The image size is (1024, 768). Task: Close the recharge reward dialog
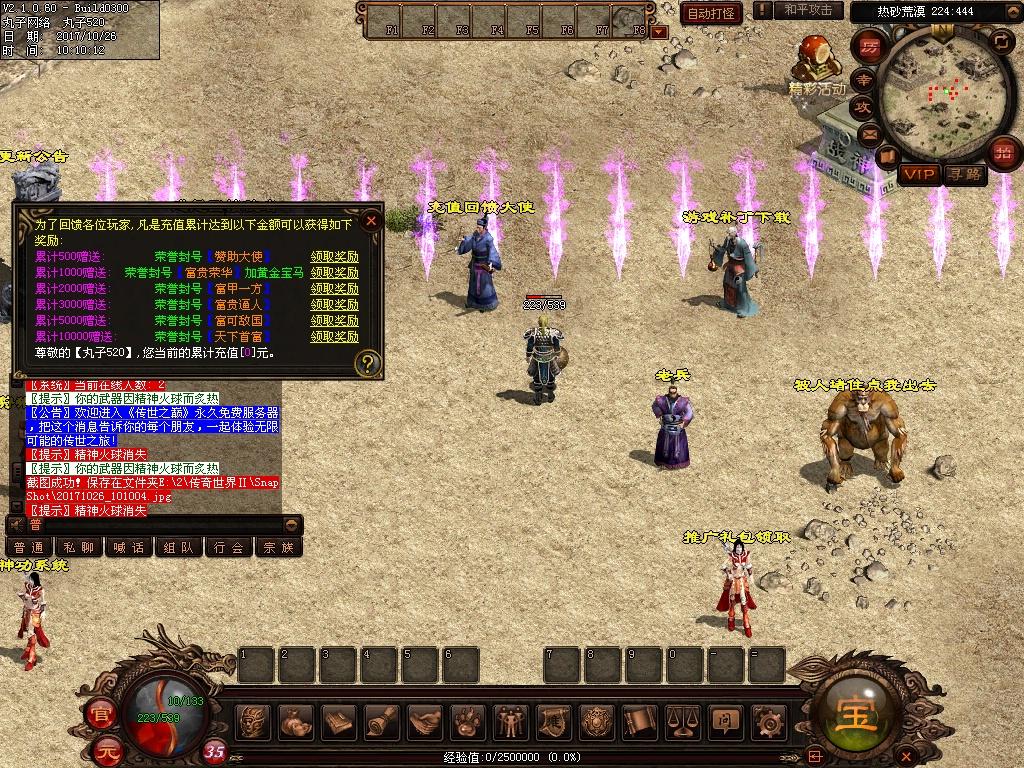[371, 220]
